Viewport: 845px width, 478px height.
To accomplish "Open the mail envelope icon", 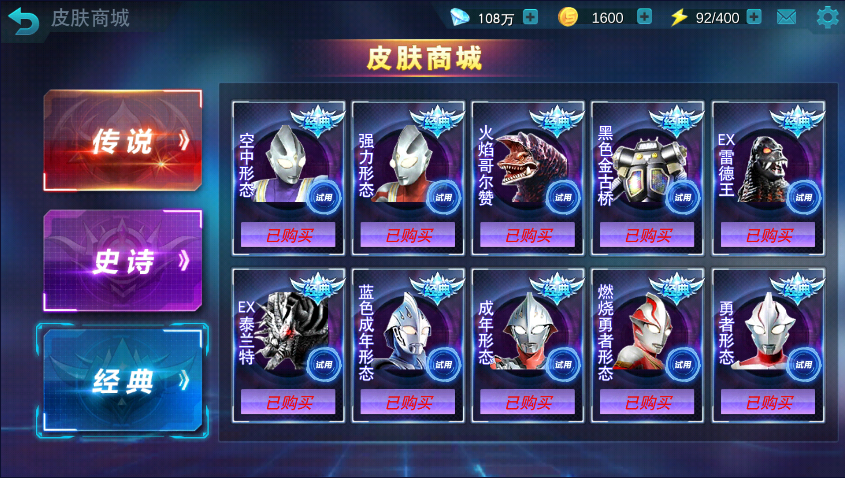I will click(787, 17).
